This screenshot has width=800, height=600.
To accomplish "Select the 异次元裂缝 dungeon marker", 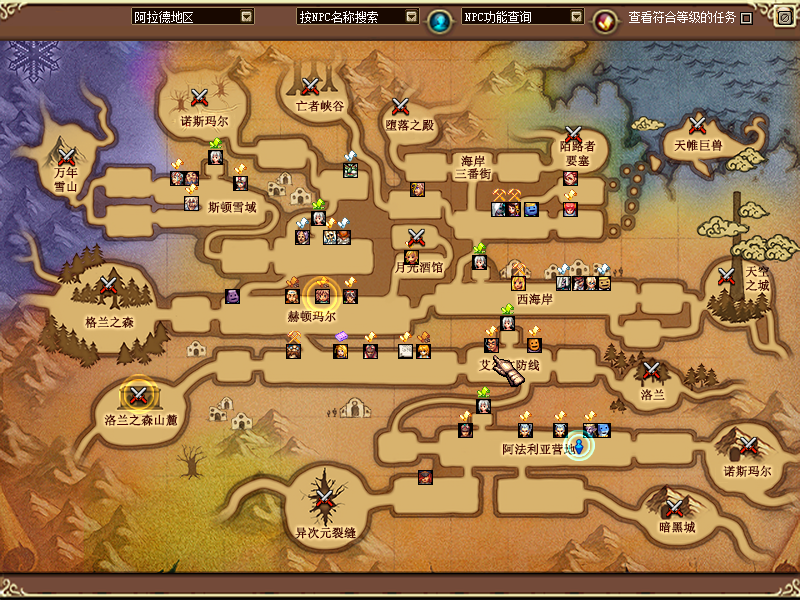I will 325,499.
